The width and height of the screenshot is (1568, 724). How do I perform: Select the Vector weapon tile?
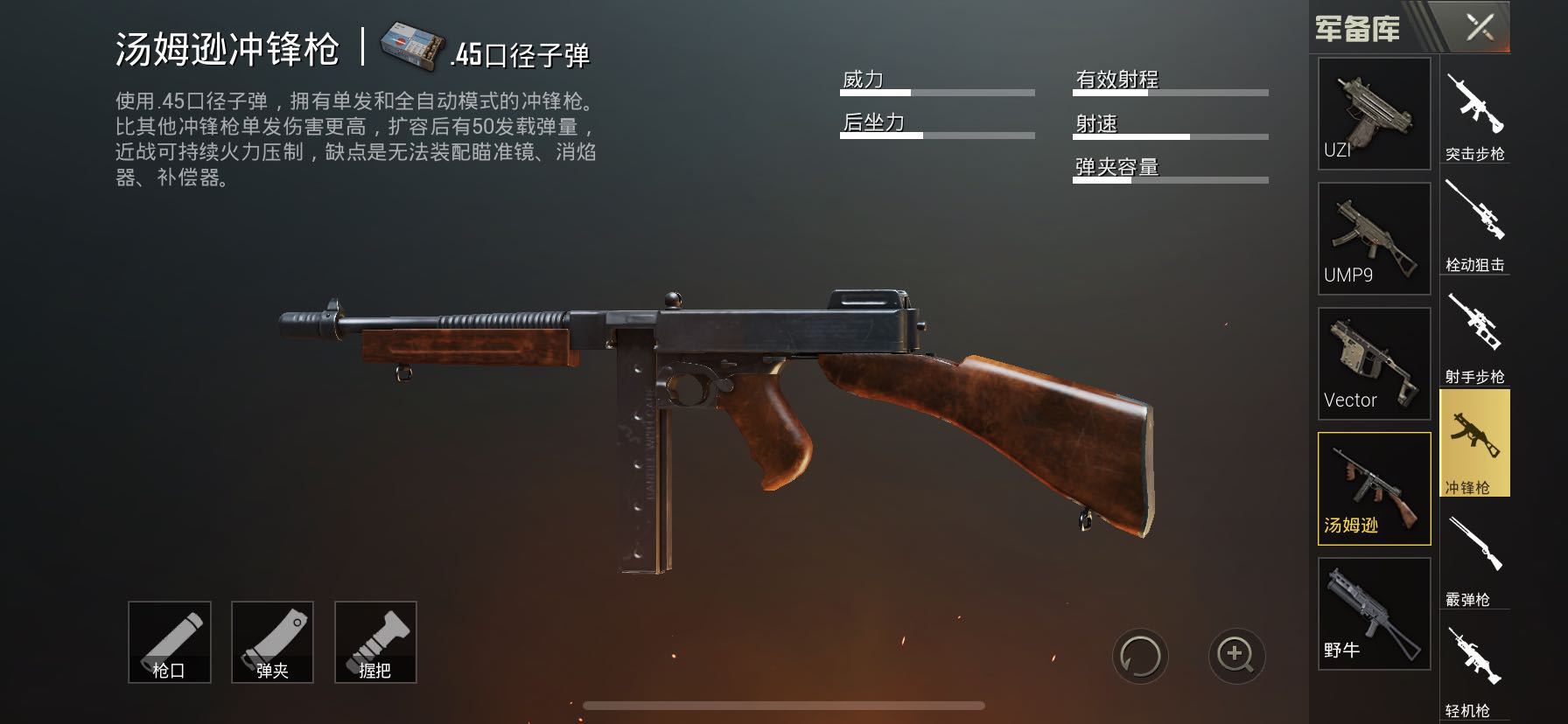(x=1374, y=363)
